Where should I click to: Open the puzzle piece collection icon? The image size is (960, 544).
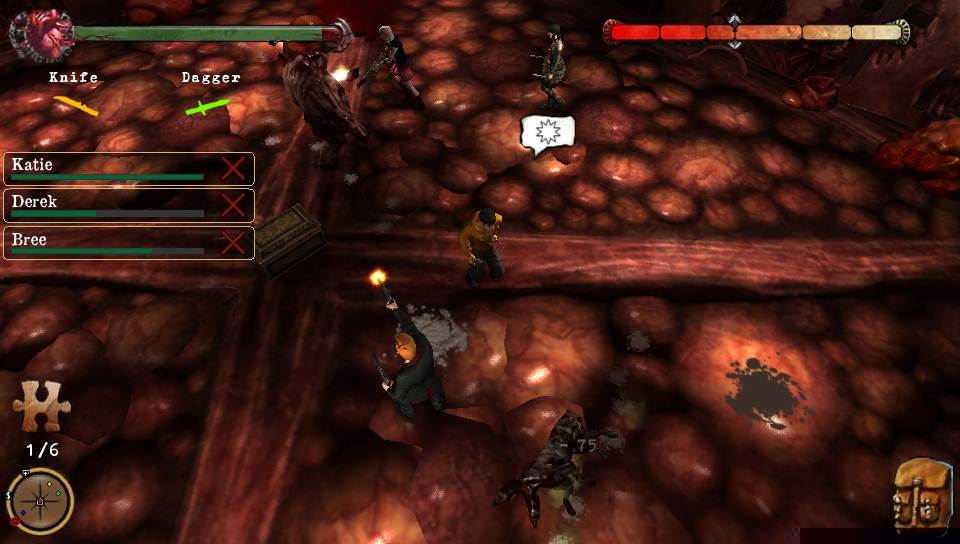coord(35,405)
